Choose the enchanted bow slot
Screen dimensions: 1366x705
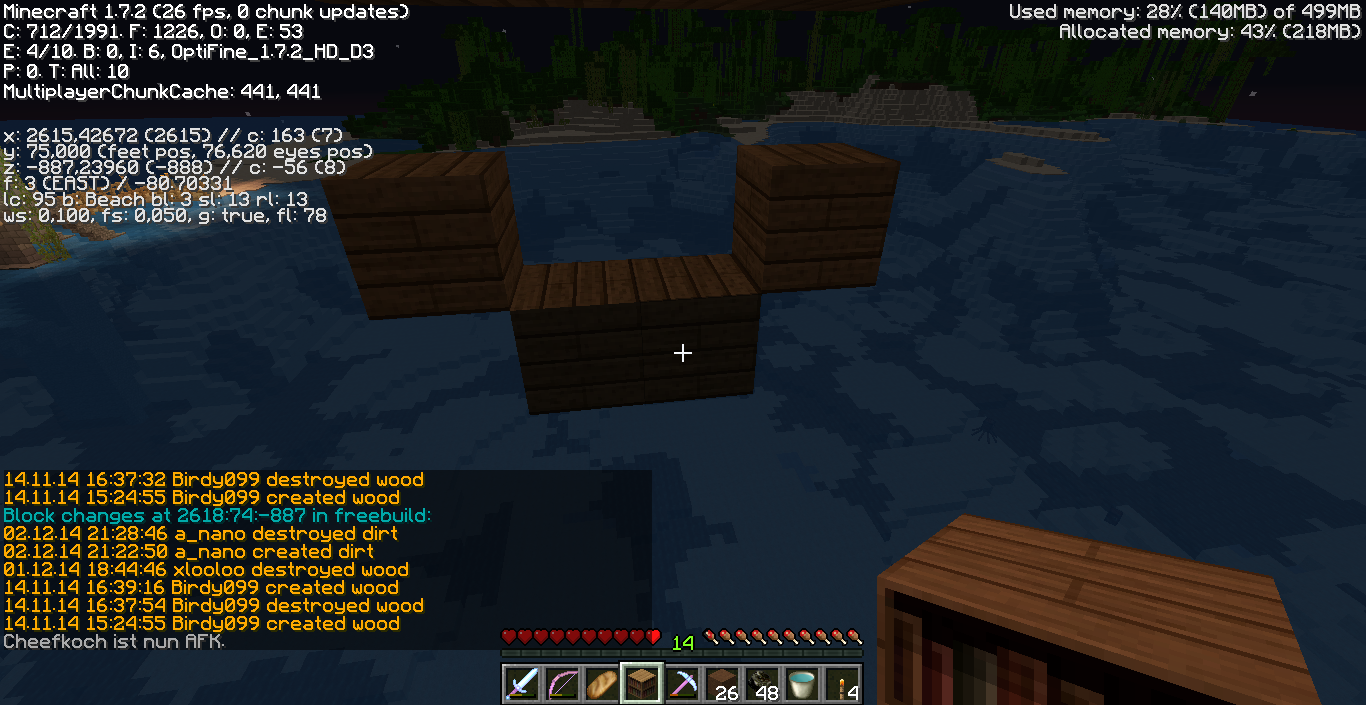[x=562, y=684]
